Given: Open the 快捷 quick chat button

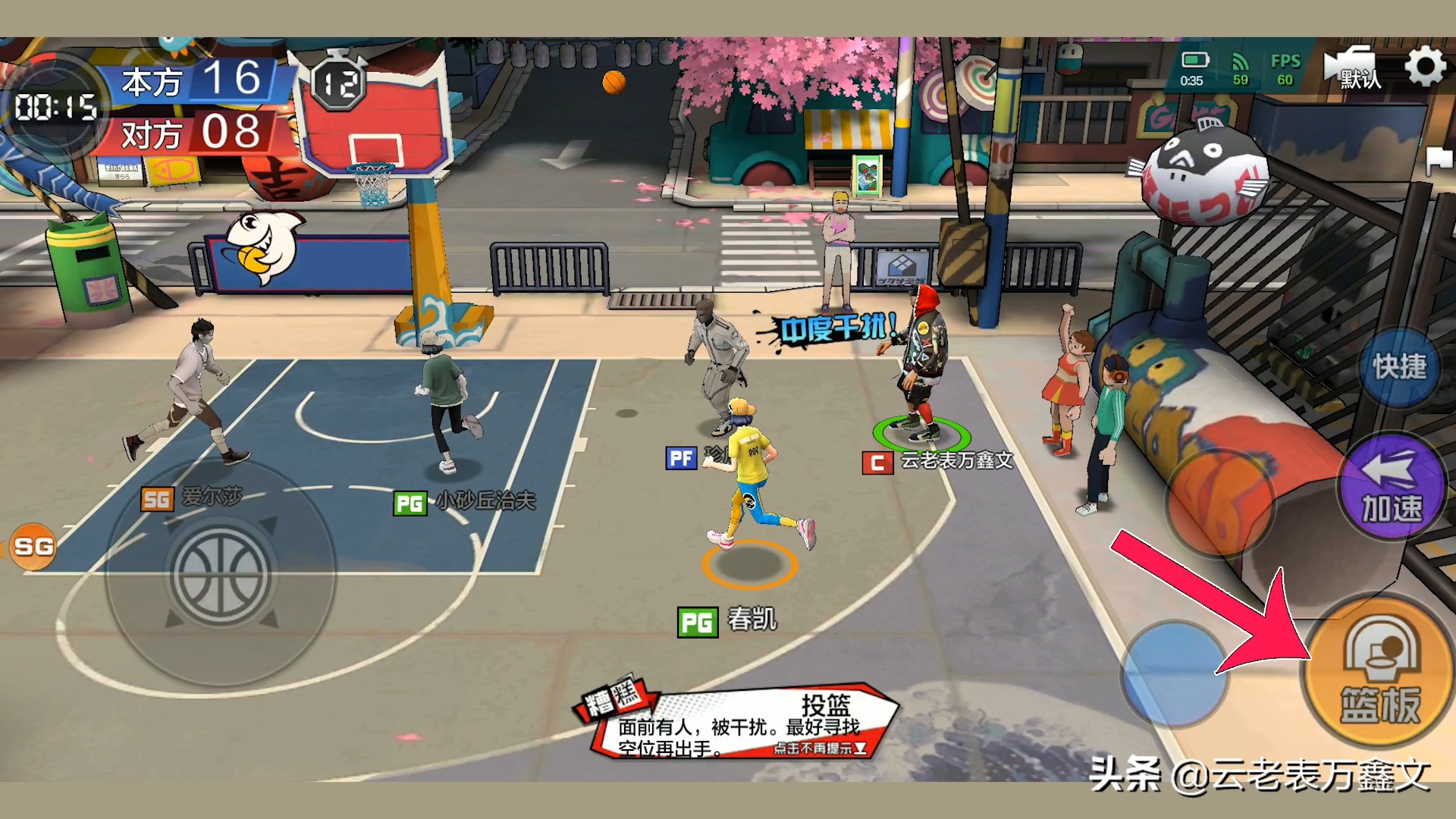Looking at the screenshot, I should 1399,368.
